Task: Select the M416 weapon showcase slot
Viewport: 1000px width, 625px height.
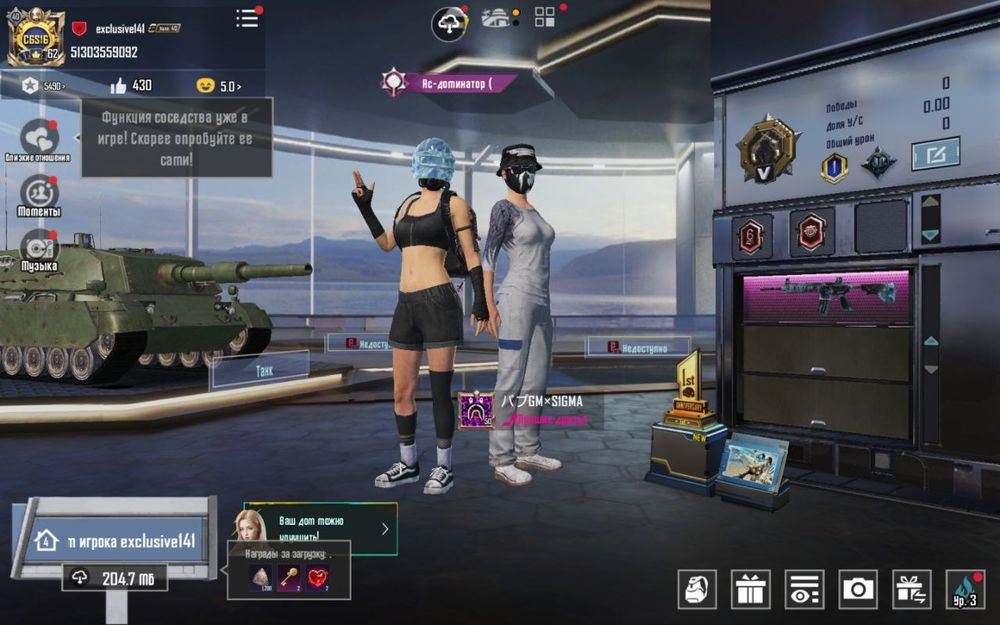Action: (826, 296)
